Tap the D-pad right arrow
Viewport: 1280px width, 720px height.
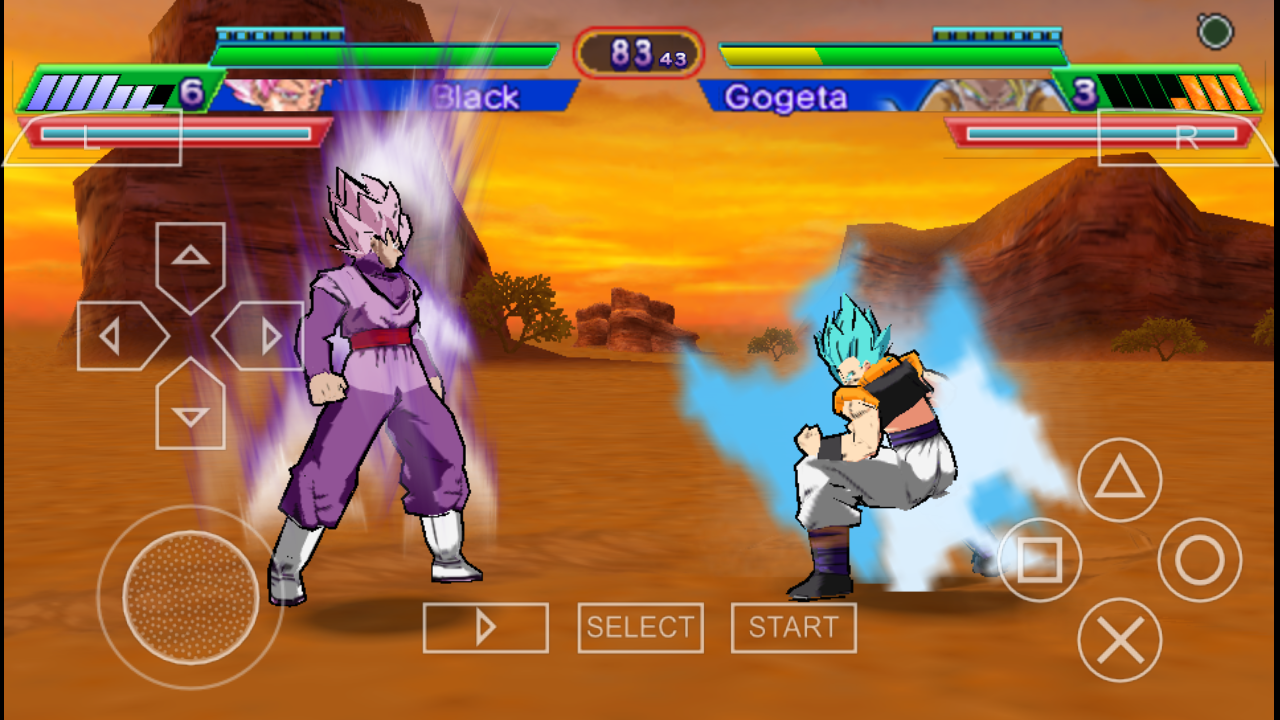[x=262, y=336]
